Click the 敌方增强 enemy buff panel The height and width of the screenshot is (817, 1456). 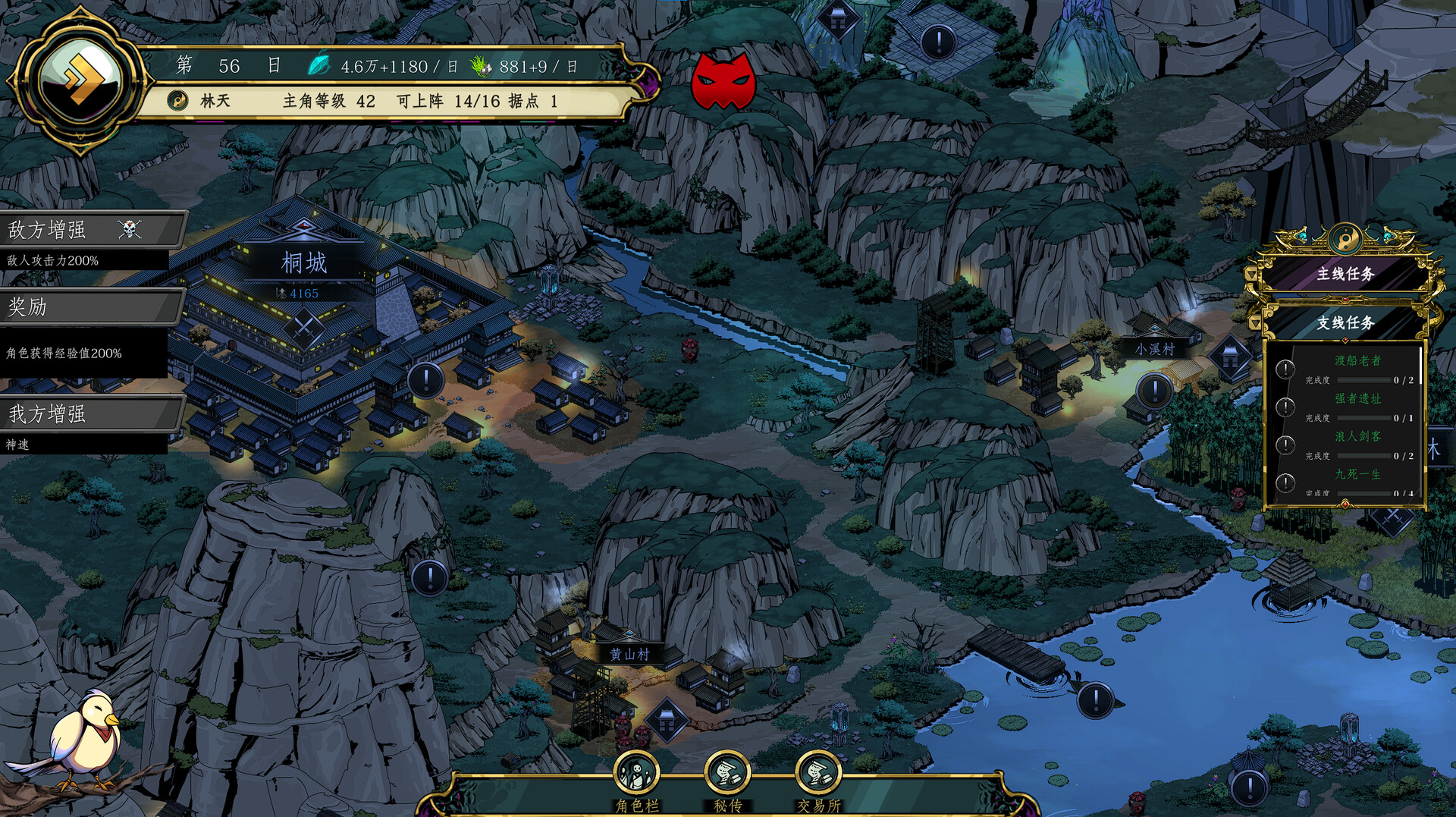[91, 229]
